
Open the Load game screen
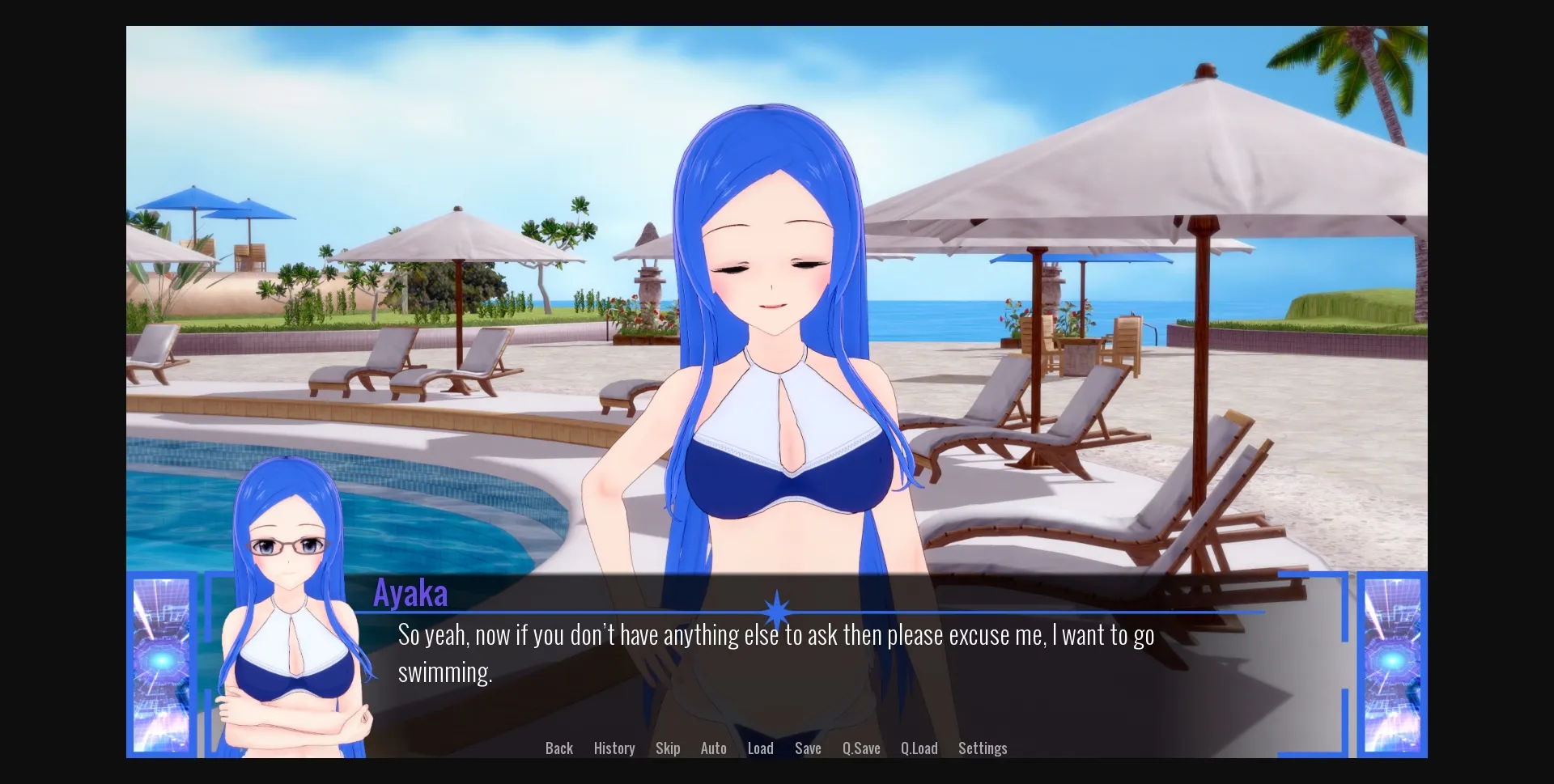pos(759,748)
